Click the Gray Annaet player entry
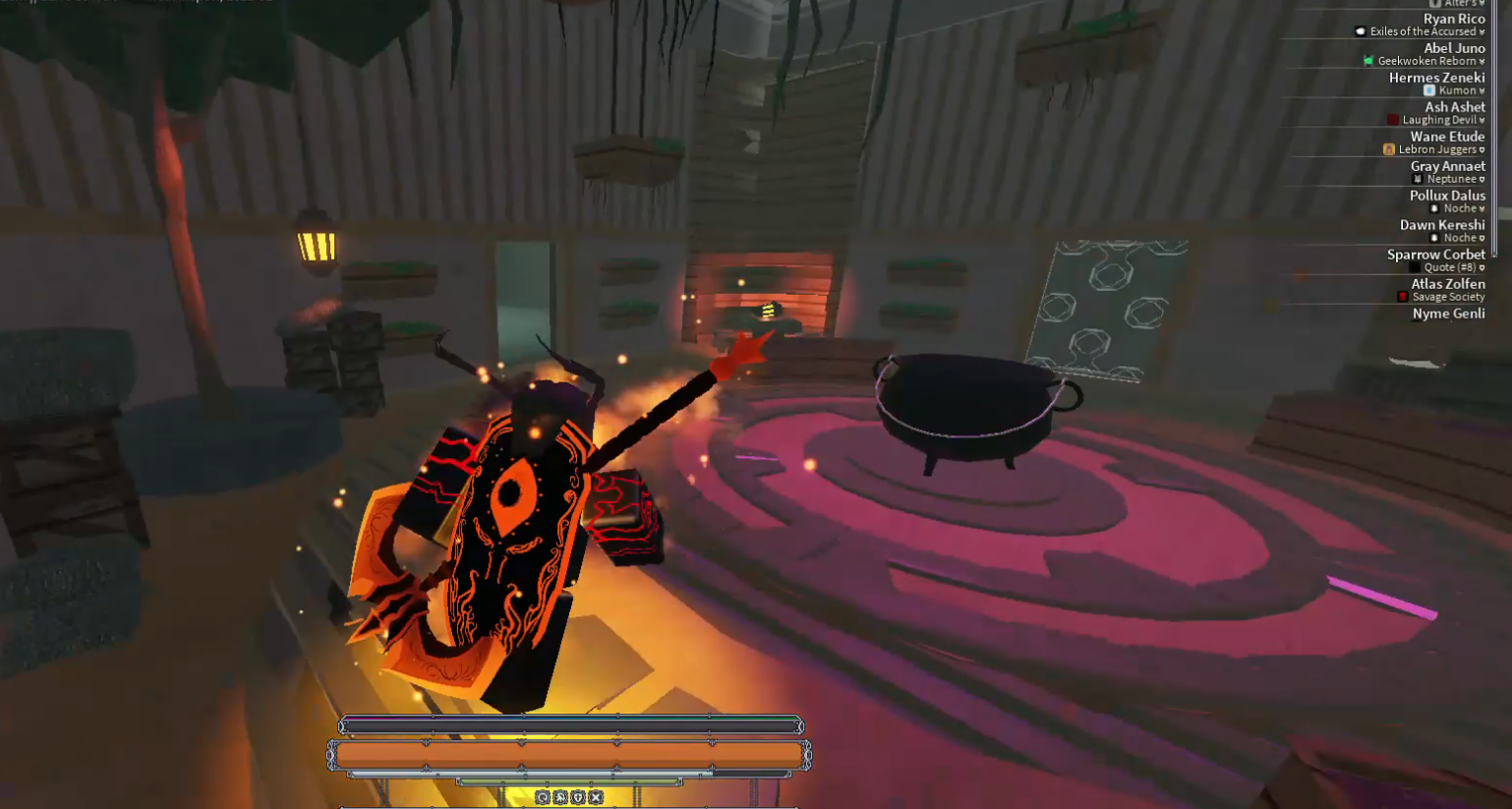The image size is (1512, 809). click(1447, 167)
